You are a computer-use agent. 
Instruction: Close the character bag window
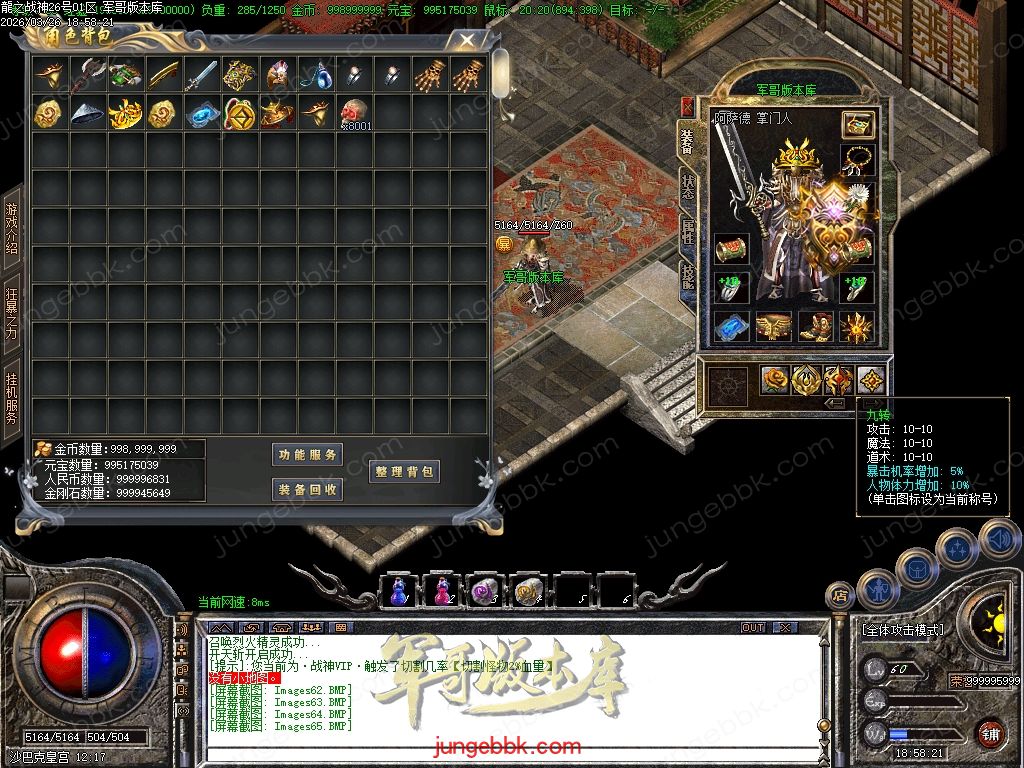tap(467, 41)
